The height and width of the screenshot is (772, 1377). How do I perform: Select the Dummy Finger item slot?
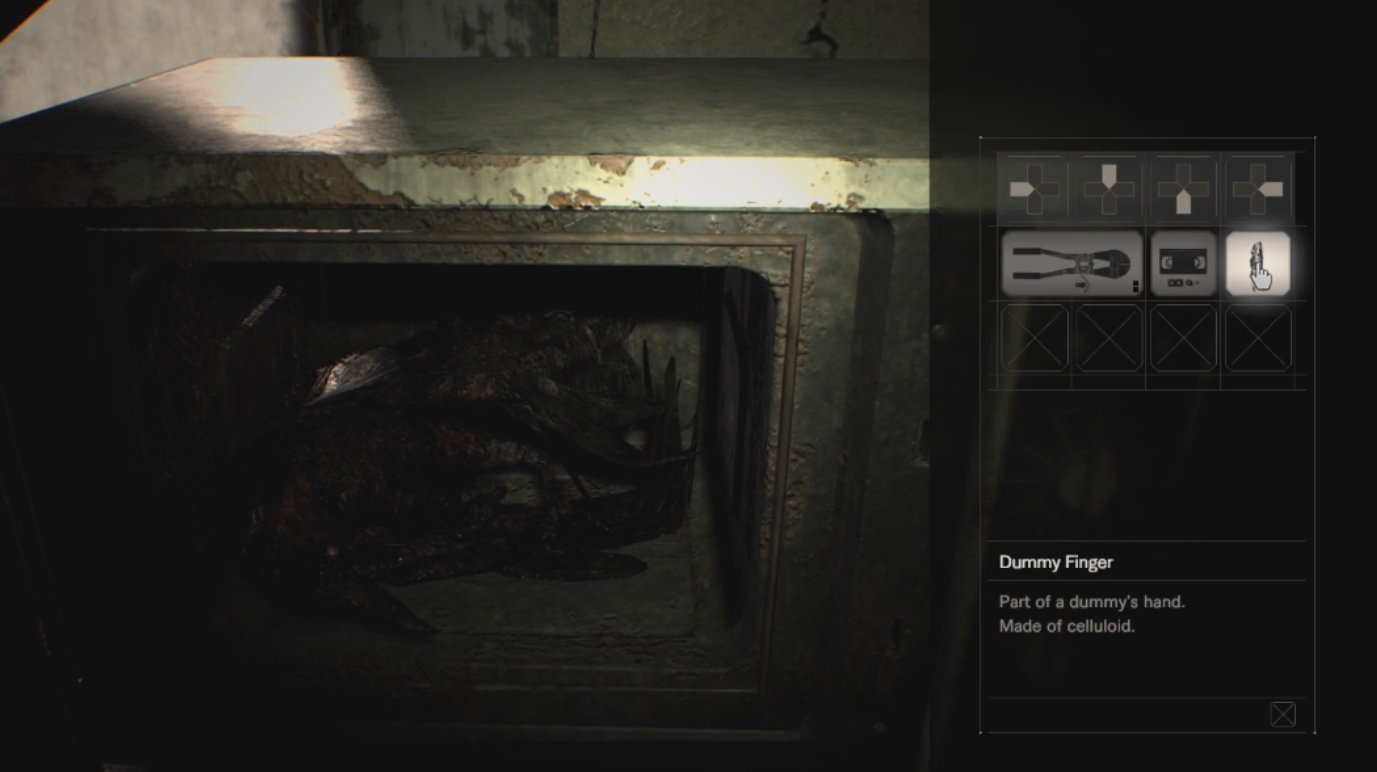(1258, 264)
